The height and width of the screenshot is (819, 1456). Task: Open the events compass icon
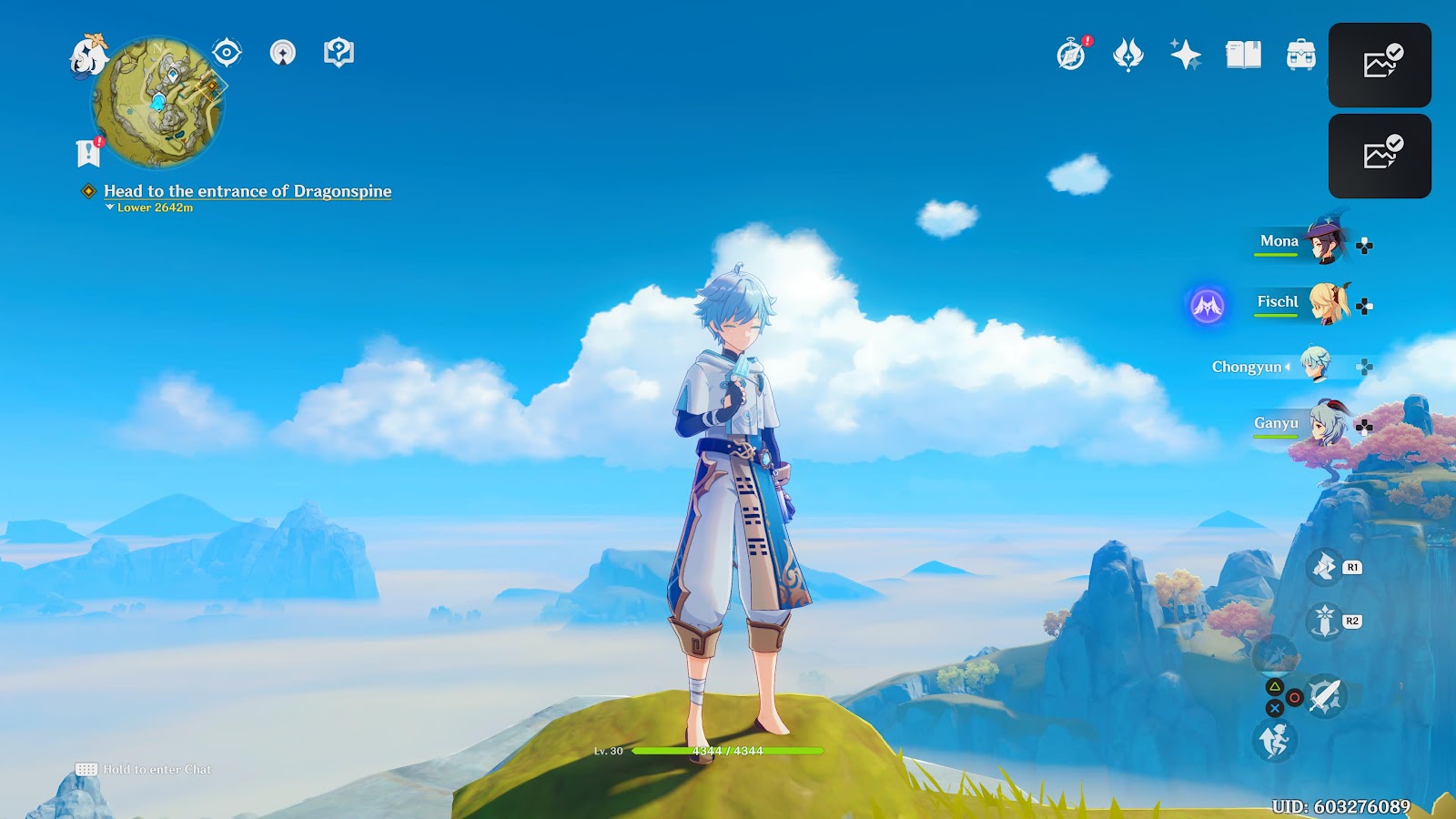tap(1072, 55)
